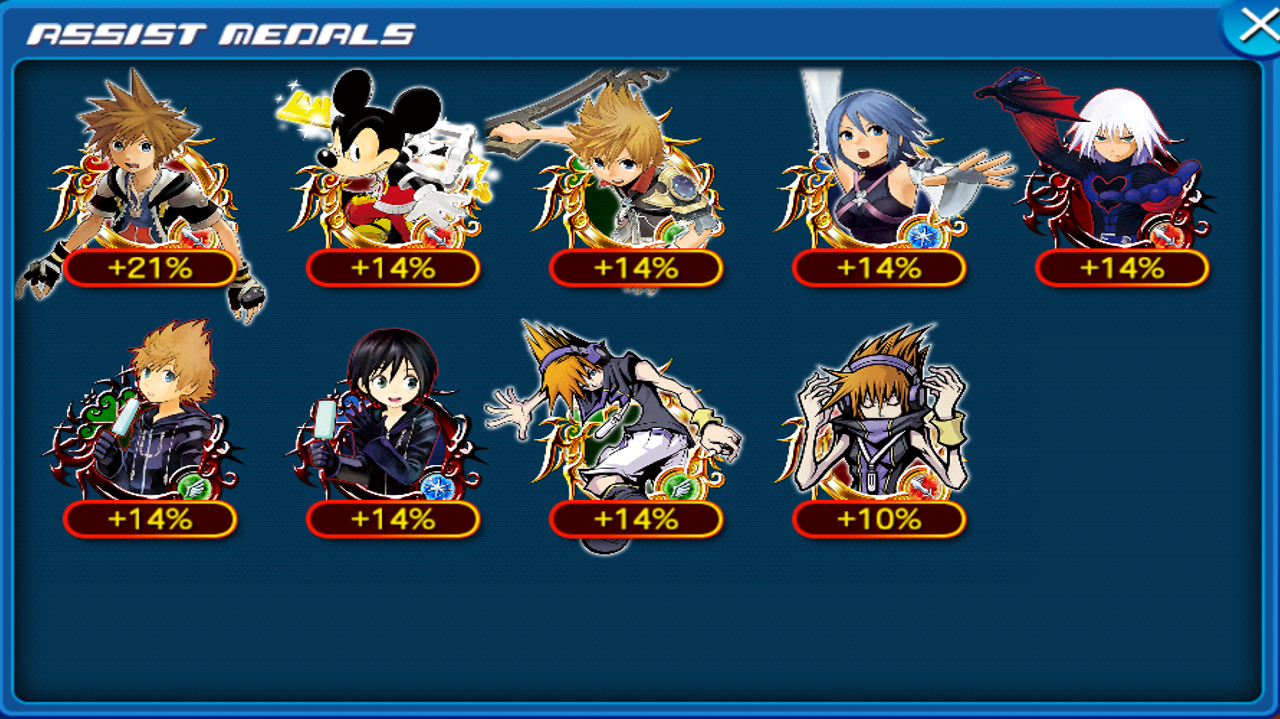1280x719 pixels.
Task: Pick the running Neku medal
Action: [630, 430]
